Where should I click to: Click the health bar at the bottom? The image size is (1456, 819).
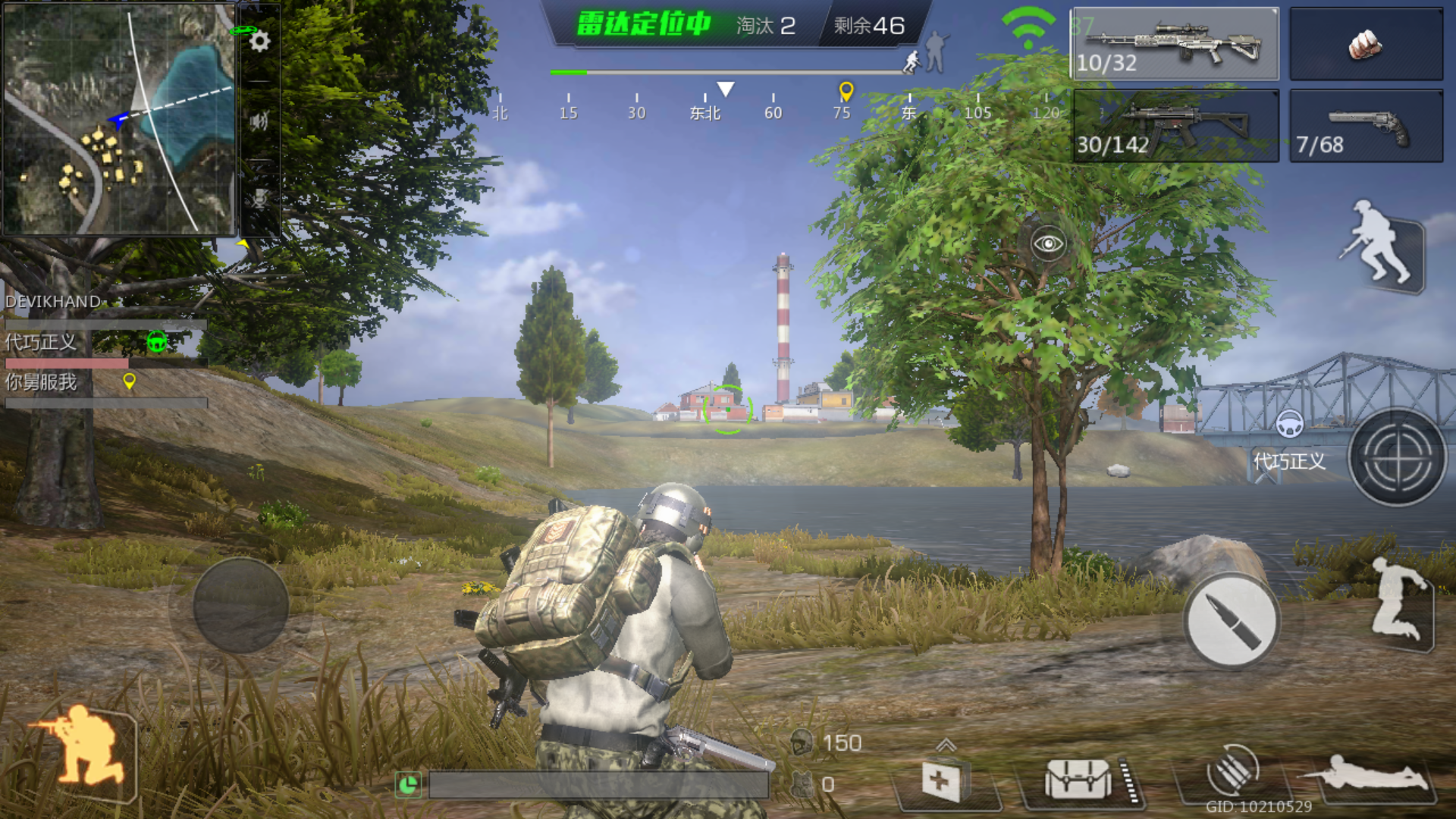click(x=599, y=786)
